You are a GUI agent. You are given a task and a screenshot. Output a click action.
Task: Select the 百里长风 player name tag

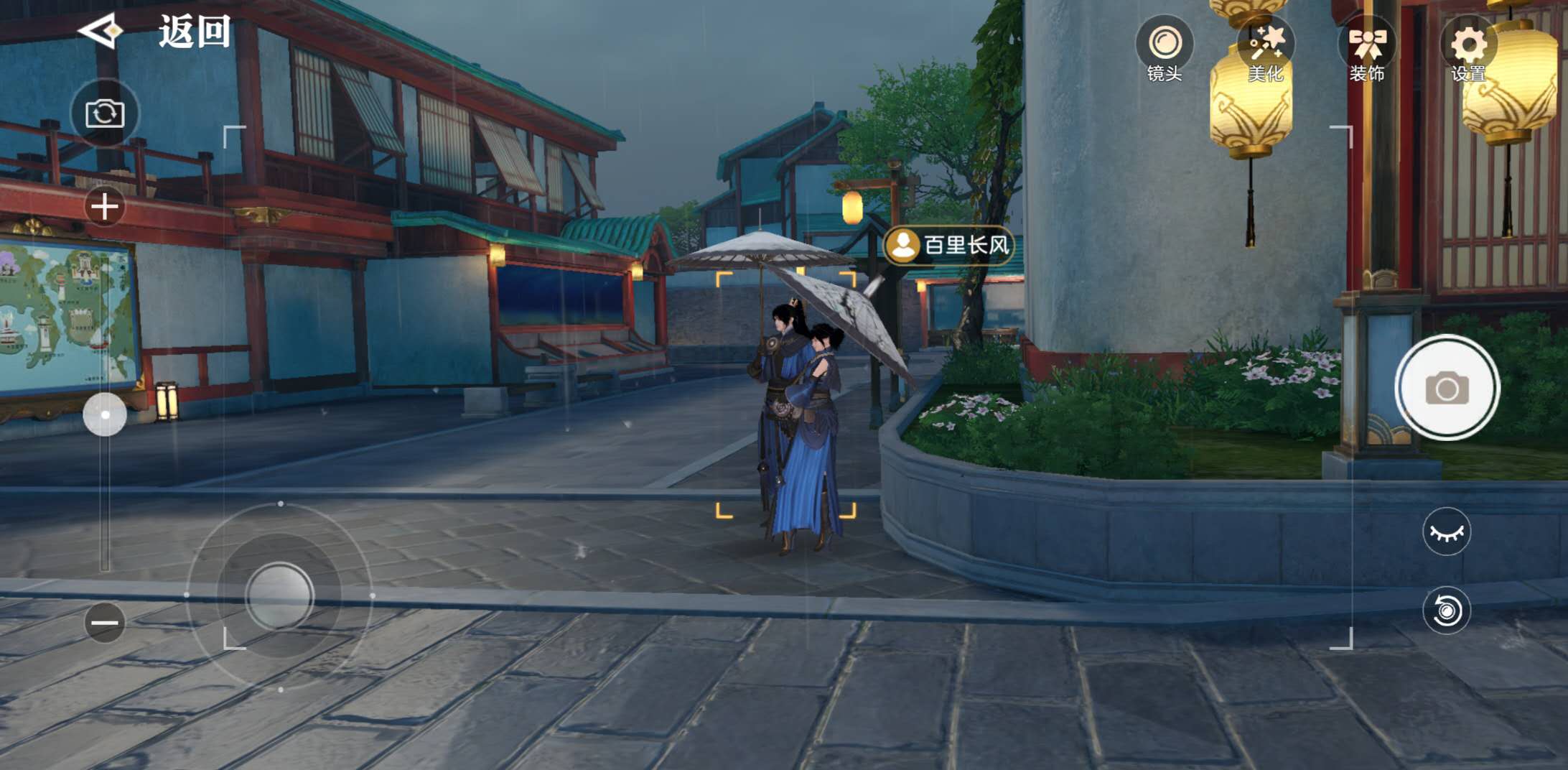[x=949, y=246]
